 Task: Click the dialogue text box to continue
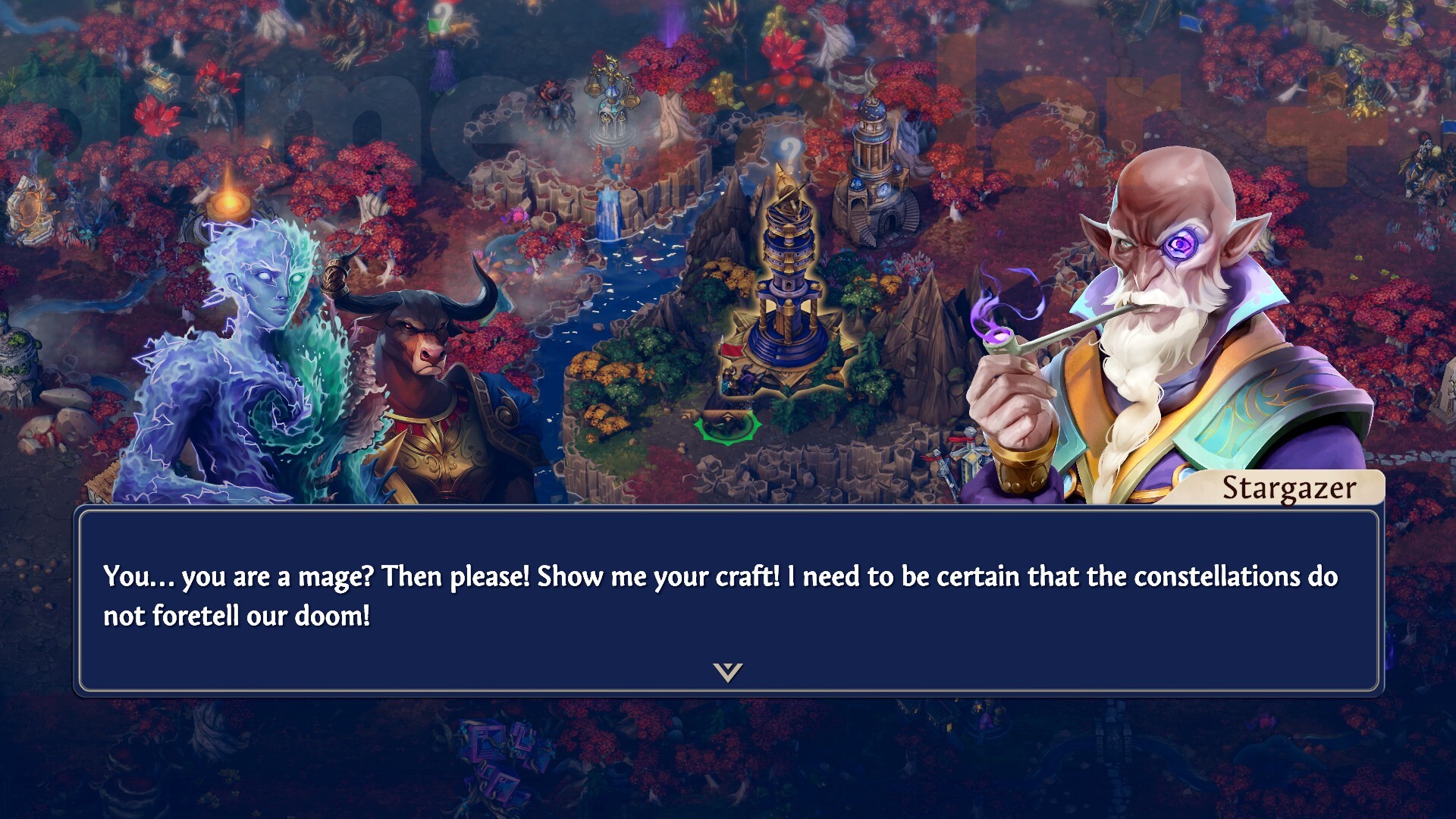click(728, 599)
